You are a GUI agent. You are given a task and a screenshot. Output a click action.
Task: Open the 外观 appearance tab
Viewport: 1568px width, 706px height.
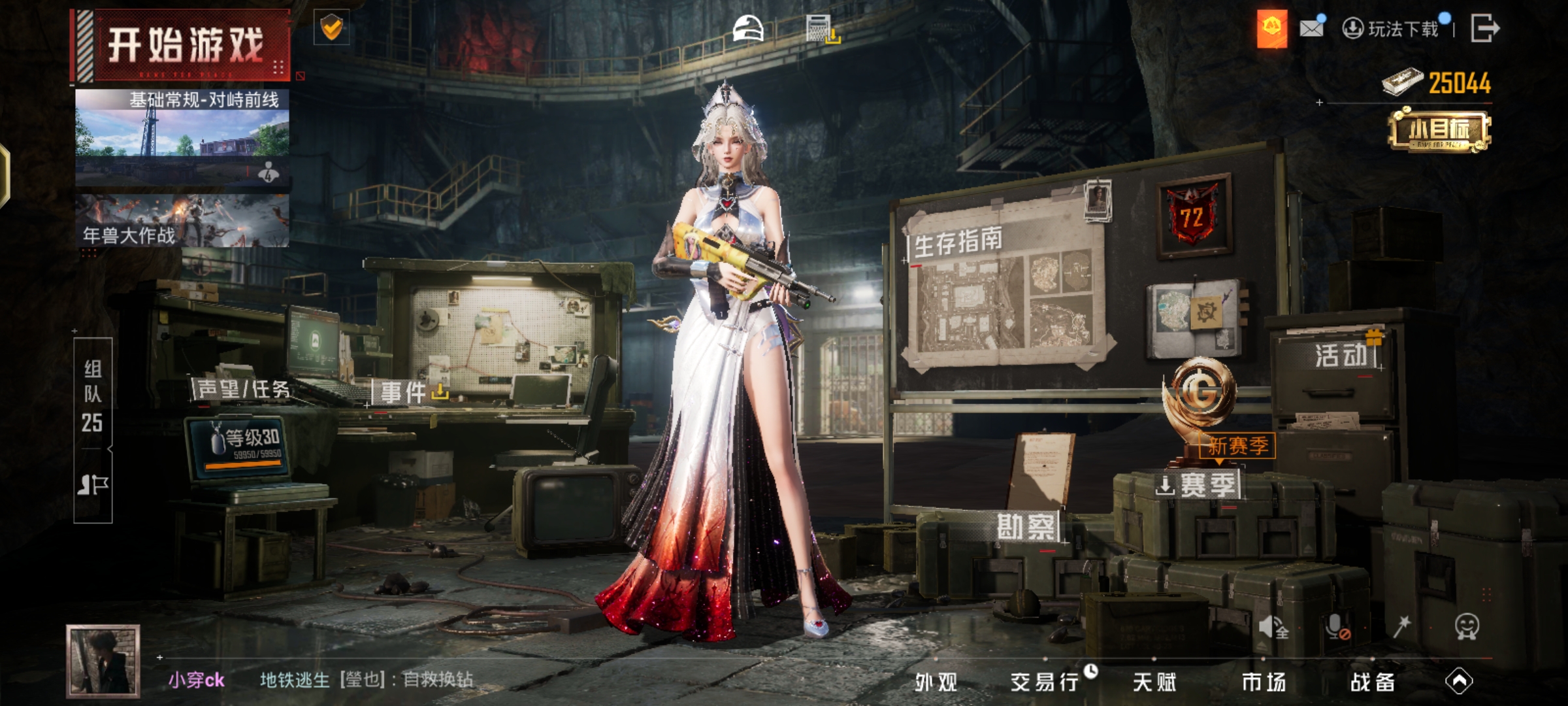point(936,682)
